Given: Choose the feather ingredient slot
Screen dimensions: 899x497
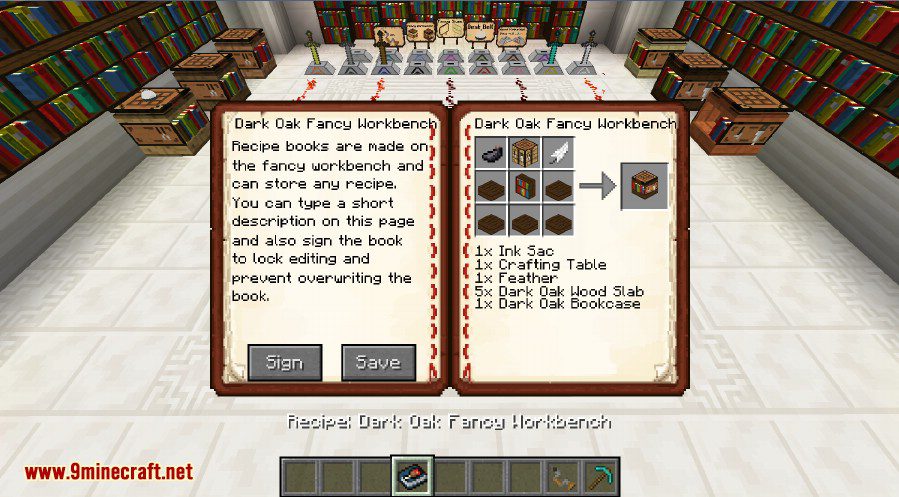Looking at the screenshot, I should [559, 154].
